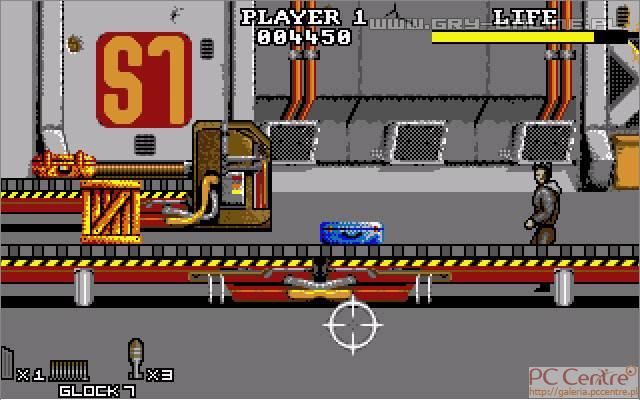The image size is (640, 400).
Task: Open the PC Centre logo link
Action: click(587, 379)
